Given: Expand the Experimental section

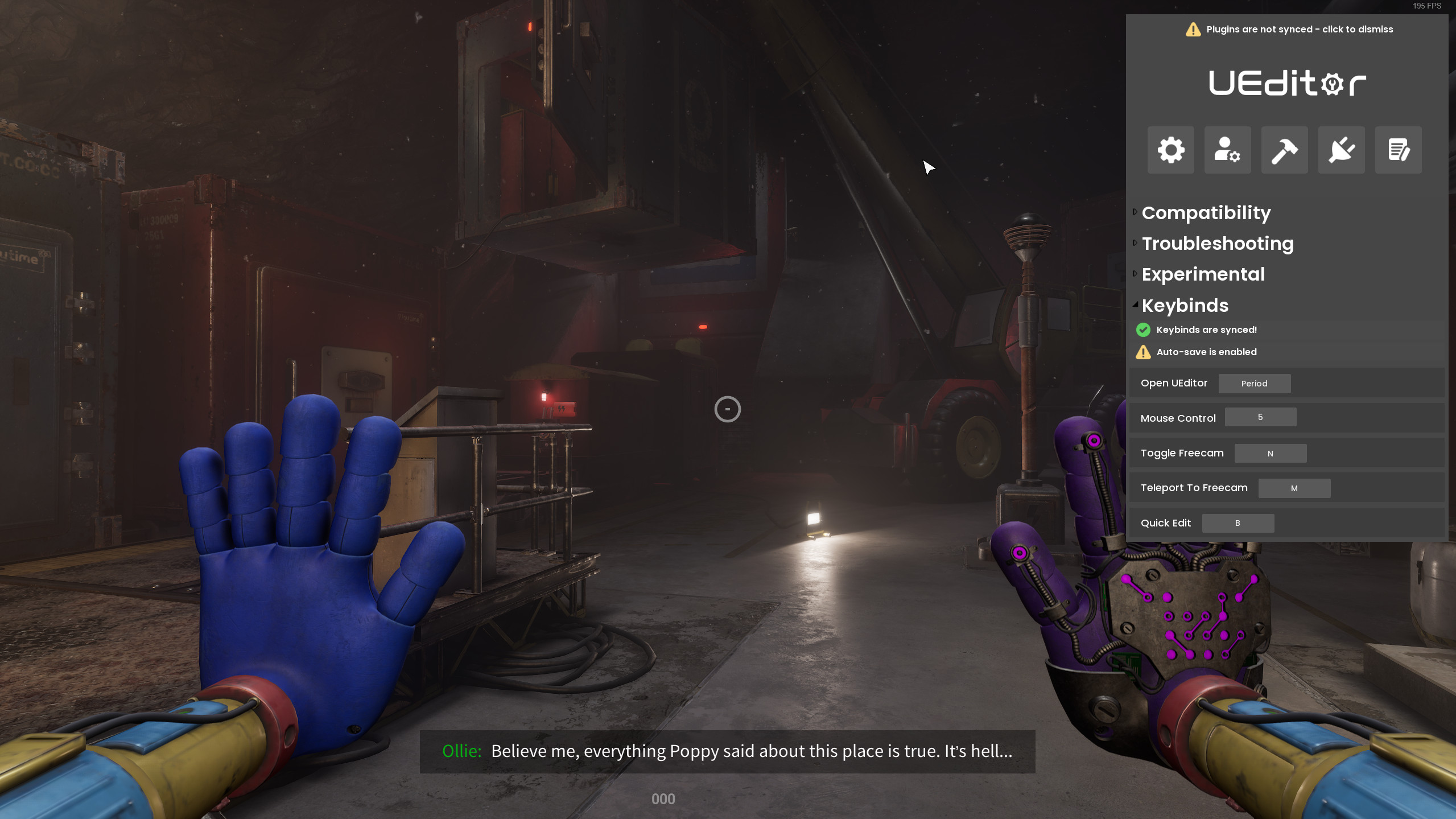Looking at the screenshot, I should (1203, 274).
